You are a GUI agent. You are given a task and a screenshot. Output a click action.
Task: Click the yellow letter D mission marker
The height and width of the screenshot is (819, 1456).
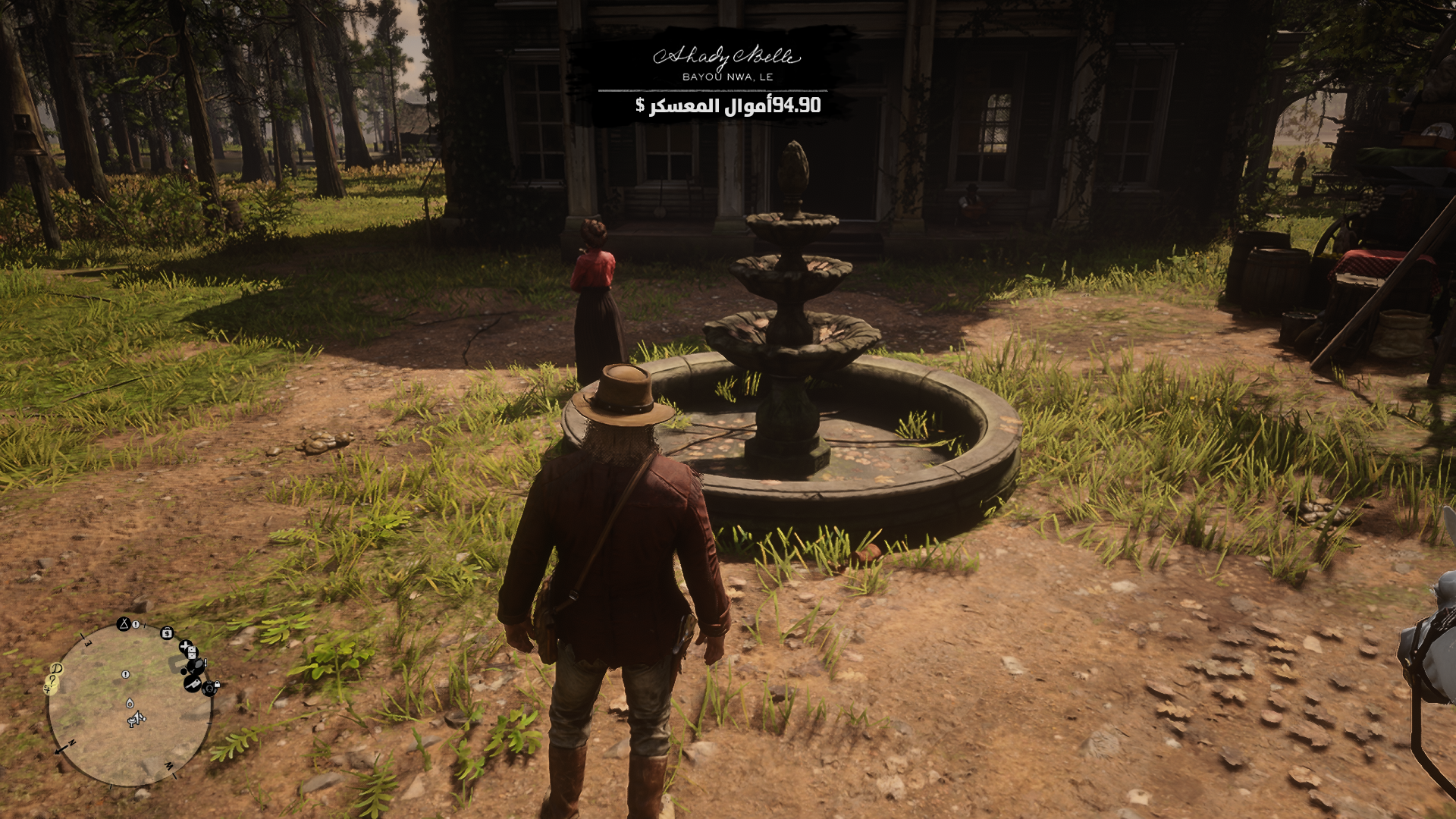(x=57, y=669)
